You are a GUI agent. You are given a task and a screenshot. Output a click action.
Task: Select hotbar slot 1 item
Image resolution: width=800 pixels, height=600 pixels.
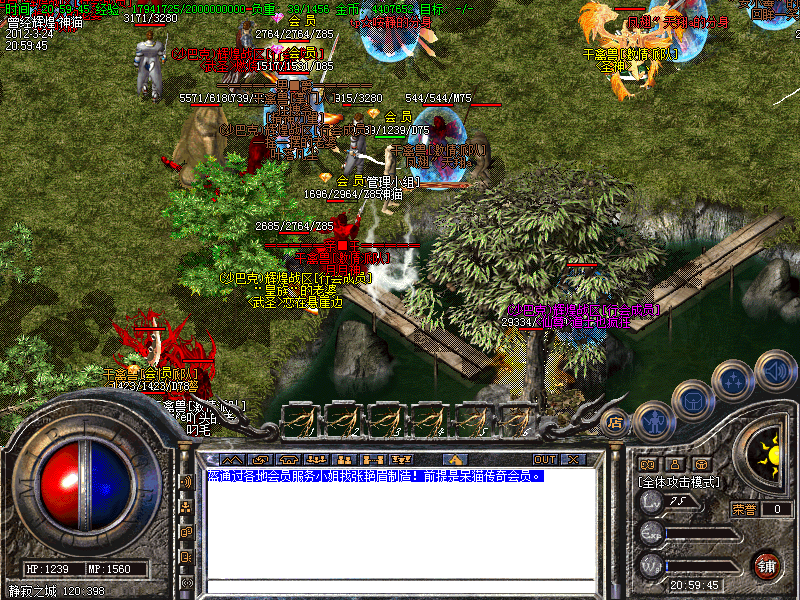[x=300, y=419]
